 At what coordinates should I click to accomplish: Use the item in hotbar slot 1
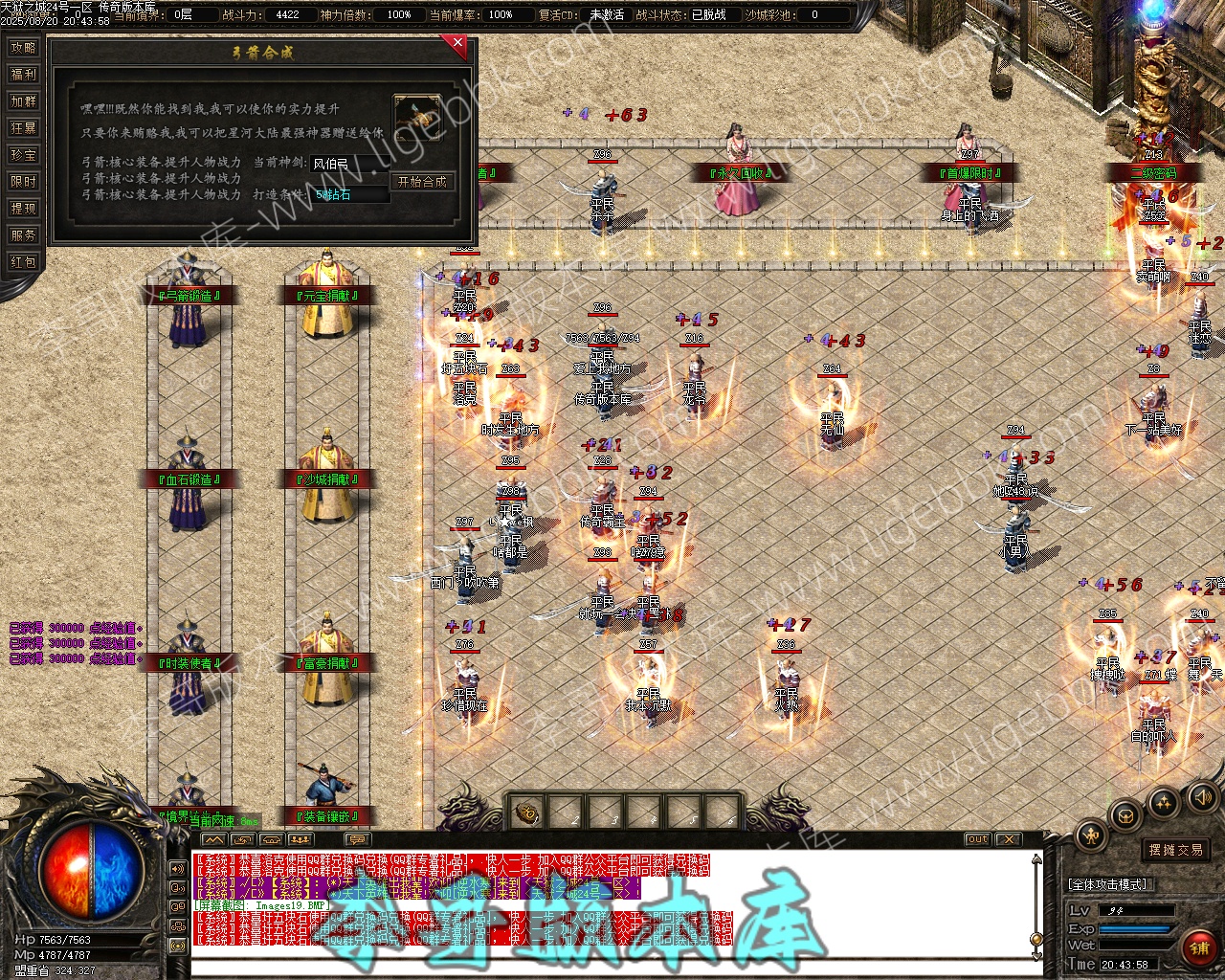tap(526, 814)
